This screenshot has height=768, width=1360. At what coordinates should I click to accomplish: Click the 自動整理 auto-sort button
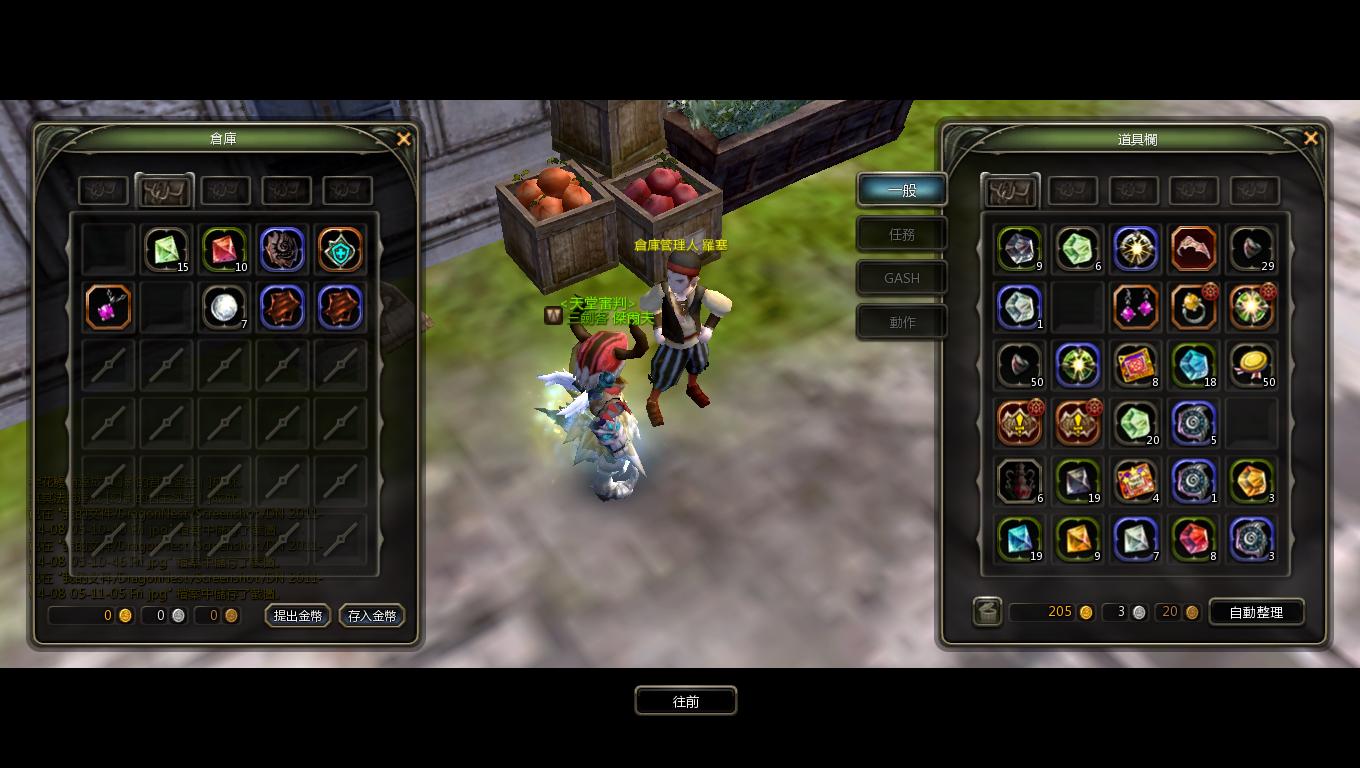point(1256,612)
